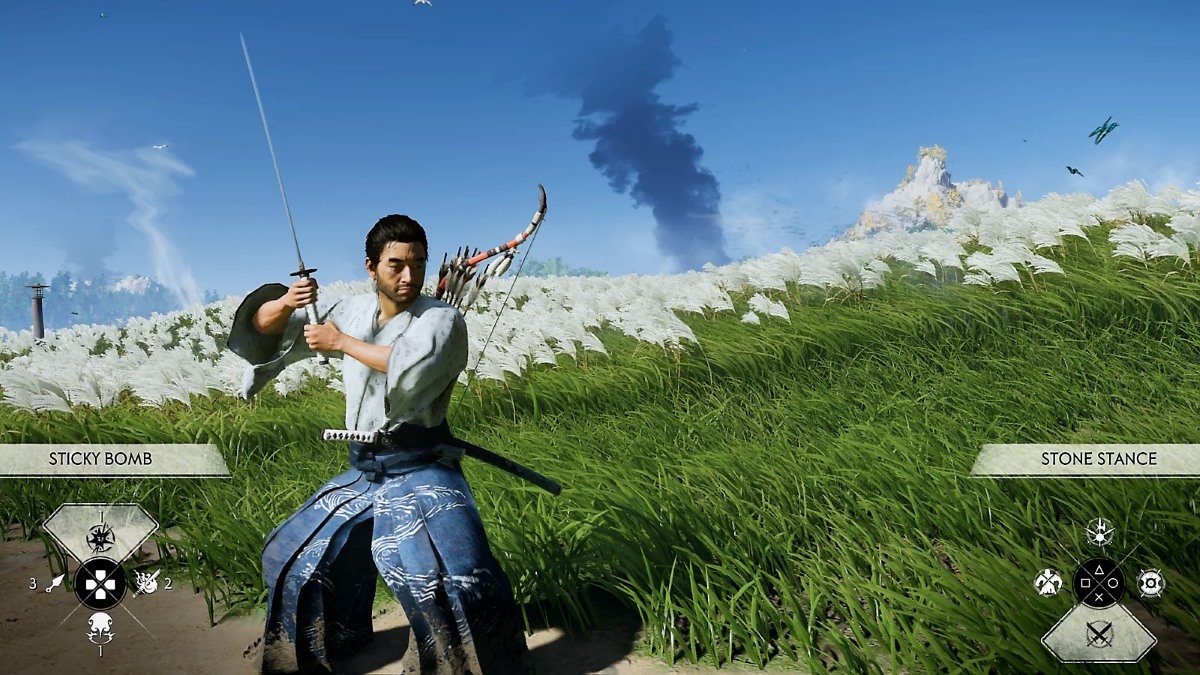Select the large warrior figure stance icon
1200x675 pixels.
click(1048, 583)
